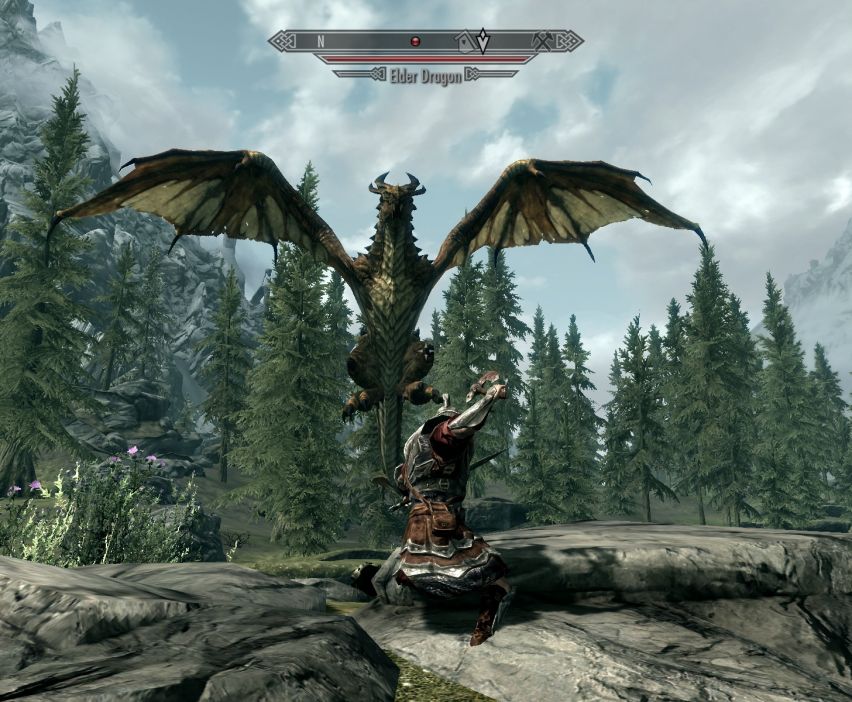852x702 pixels.
Task: Click the North indicator on the compass
Action: point(321,42)
